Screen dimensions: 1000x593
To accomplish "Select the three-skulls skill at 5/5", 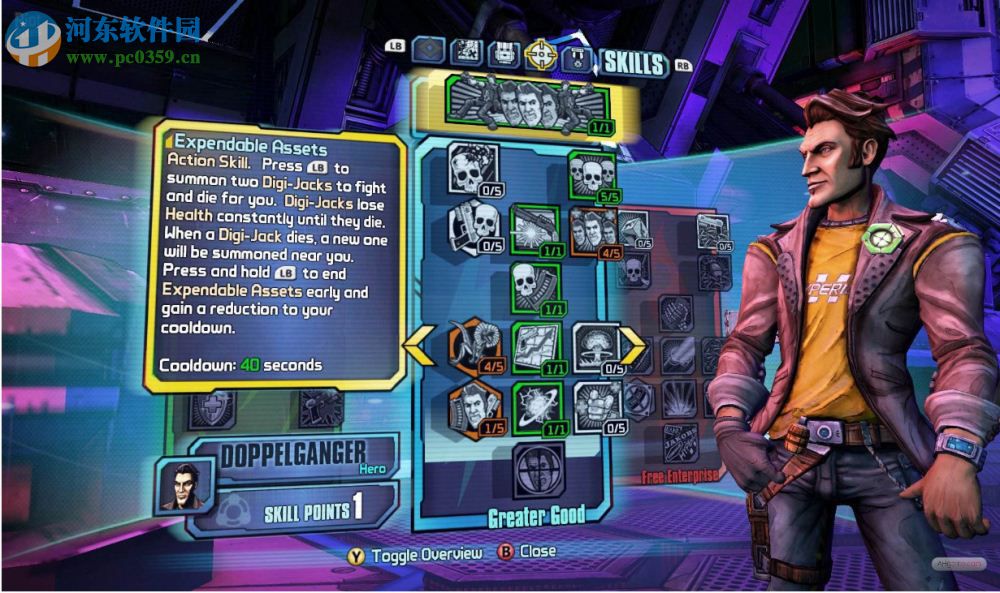I will [591, 174].
